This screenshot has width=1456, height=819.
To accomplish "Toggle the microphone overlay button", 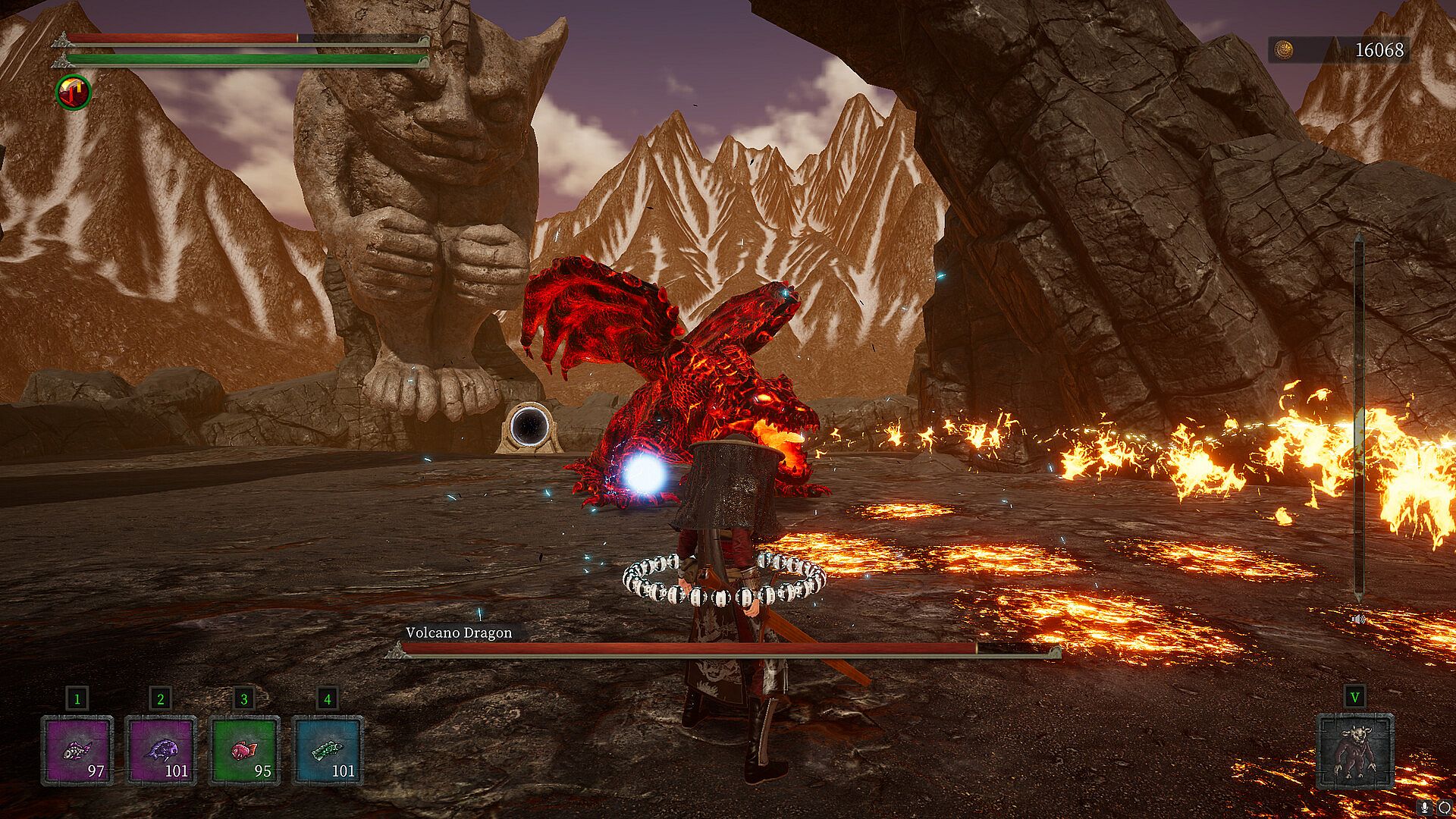I will [1426, 806].
